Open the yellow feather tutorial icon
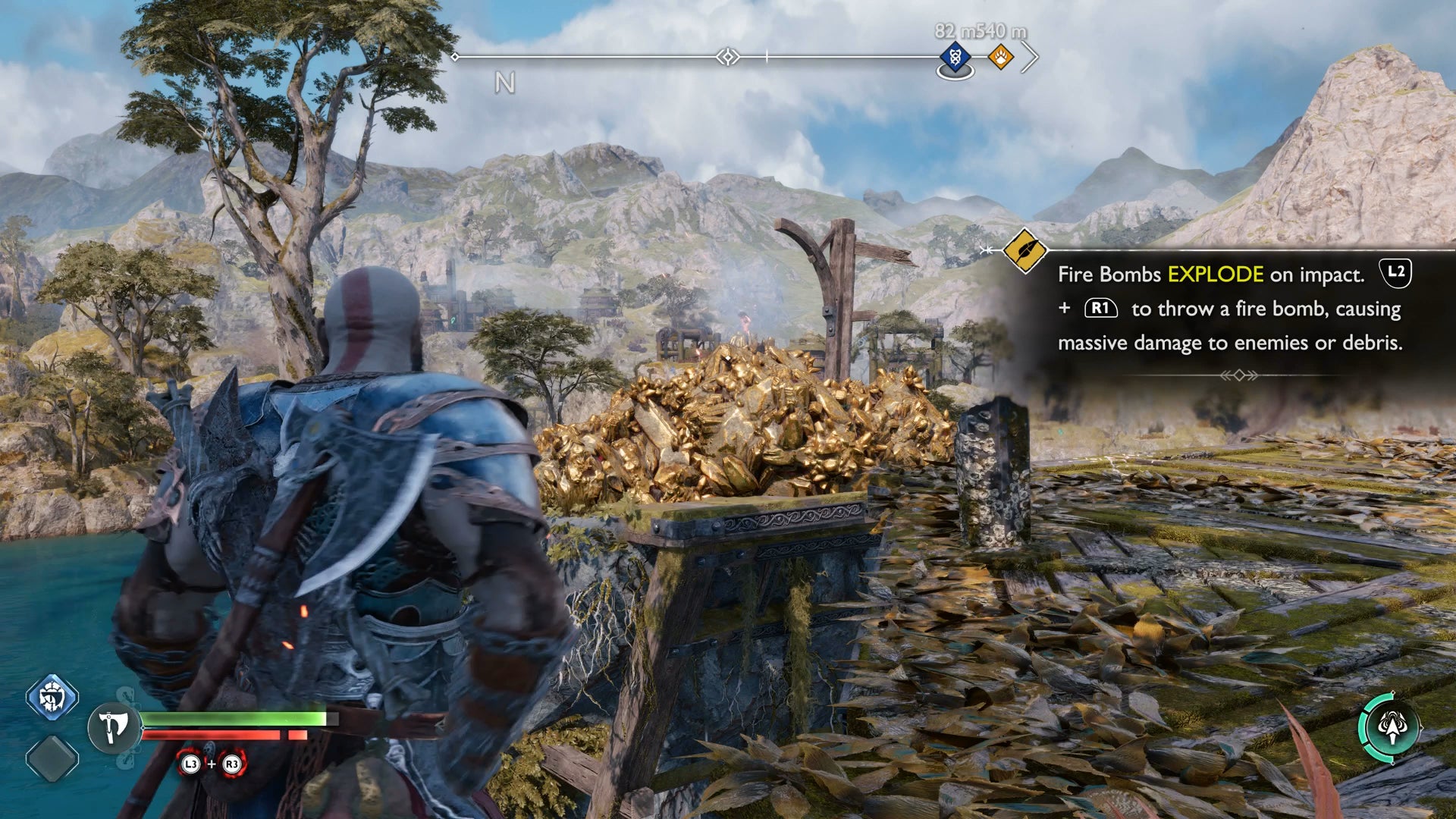 pos(1025,250)
